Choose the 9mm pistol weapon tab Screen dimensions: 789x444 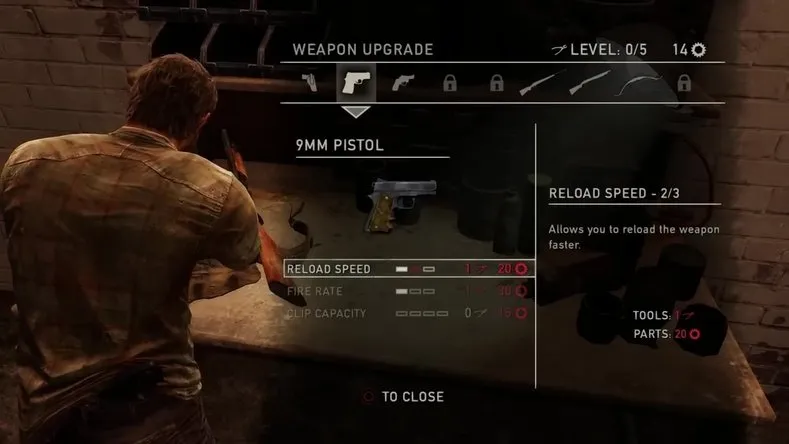[356, 82]
